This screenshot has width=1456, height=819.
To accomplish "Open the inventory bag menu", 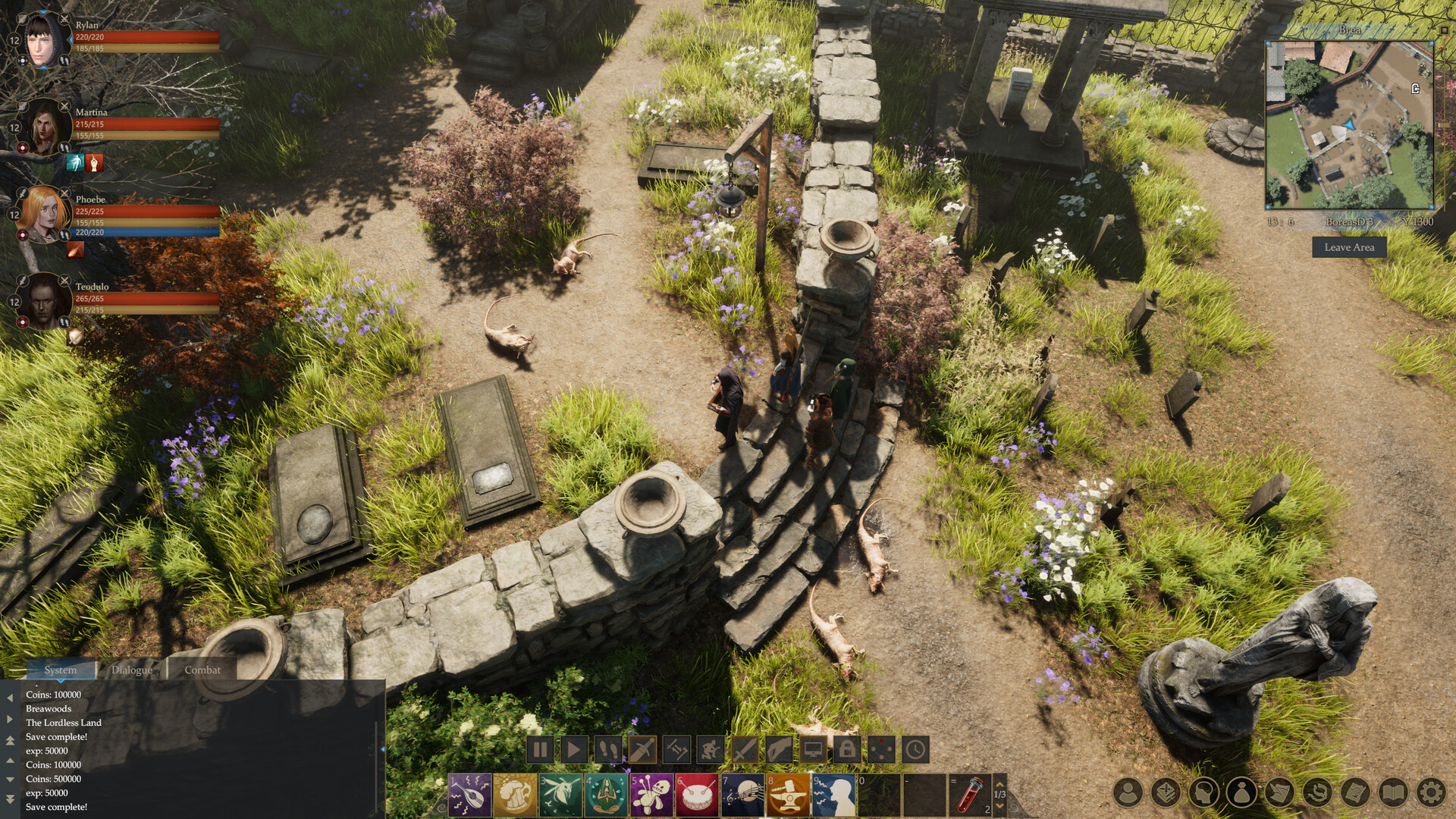I will (1242, 793).
